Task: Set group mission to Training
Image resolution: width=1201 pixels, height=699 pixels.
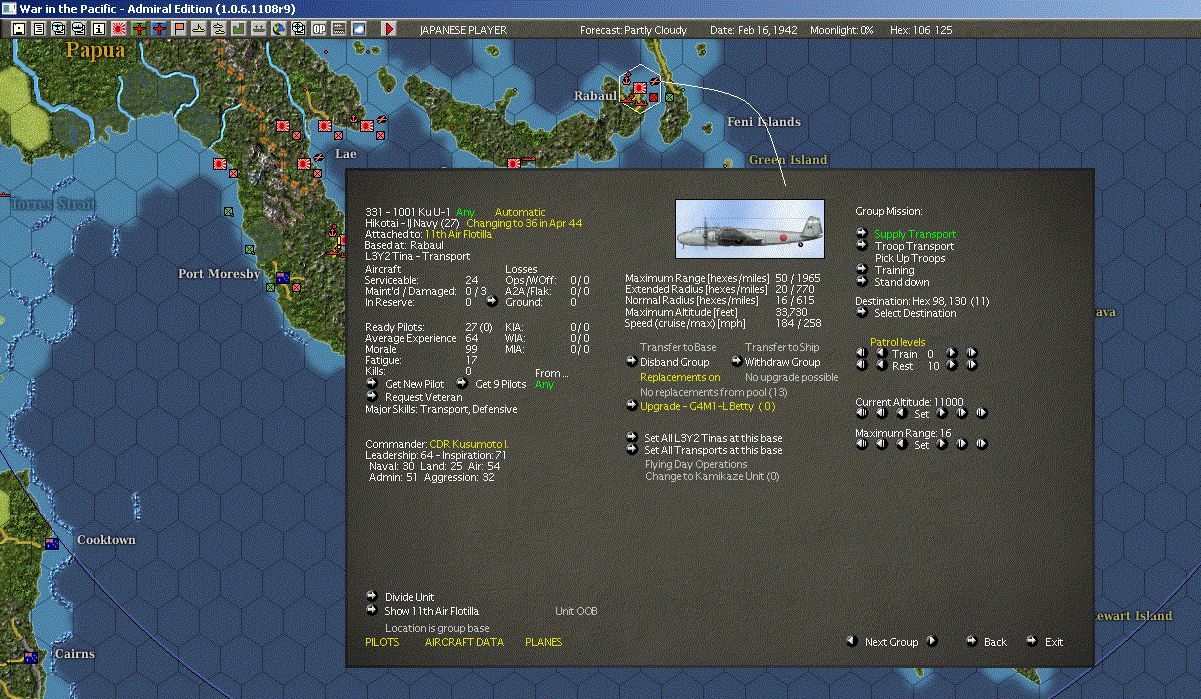Action: coord(894,270)
